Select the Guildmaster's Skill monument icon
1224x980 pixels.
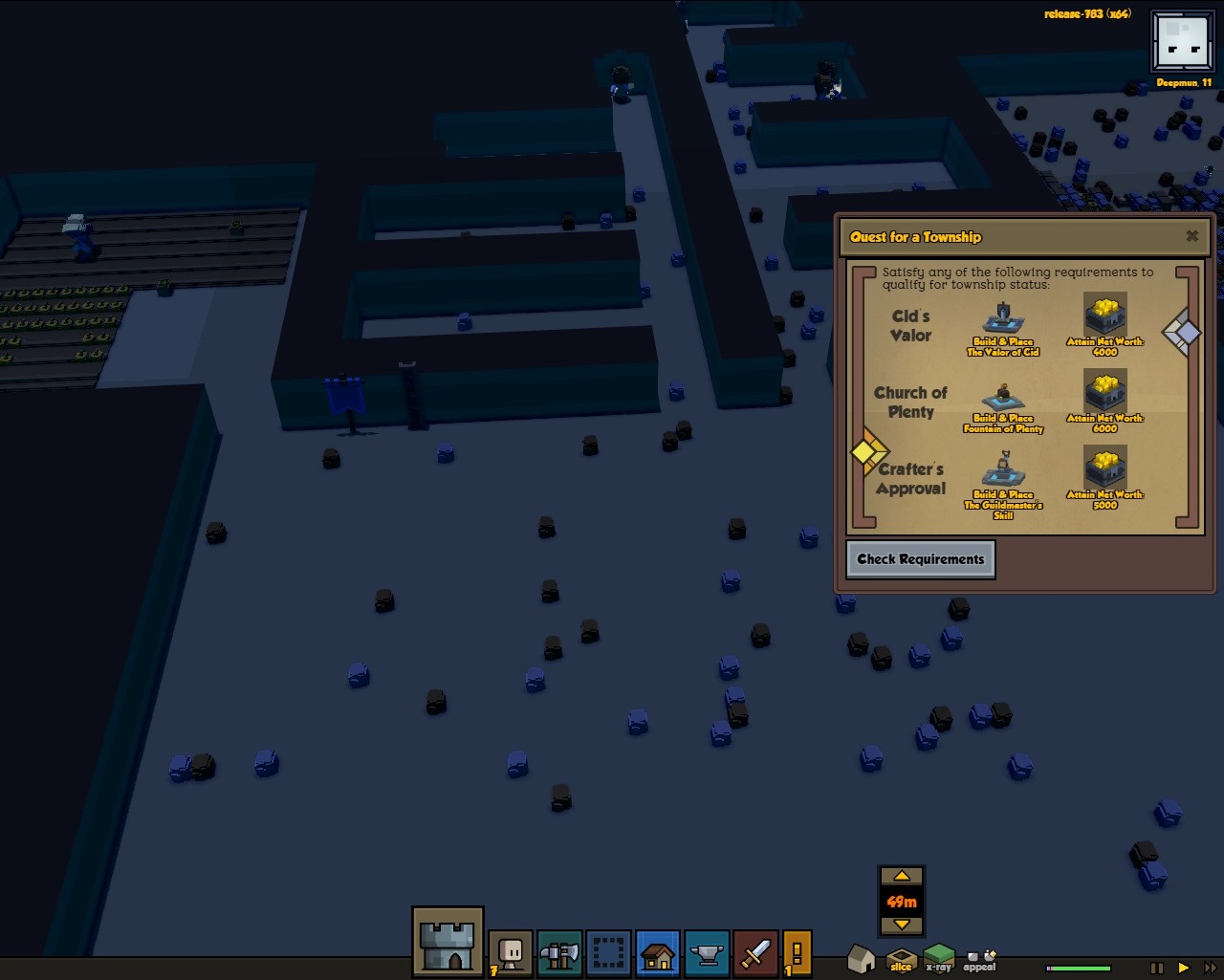coord(1003,470)
